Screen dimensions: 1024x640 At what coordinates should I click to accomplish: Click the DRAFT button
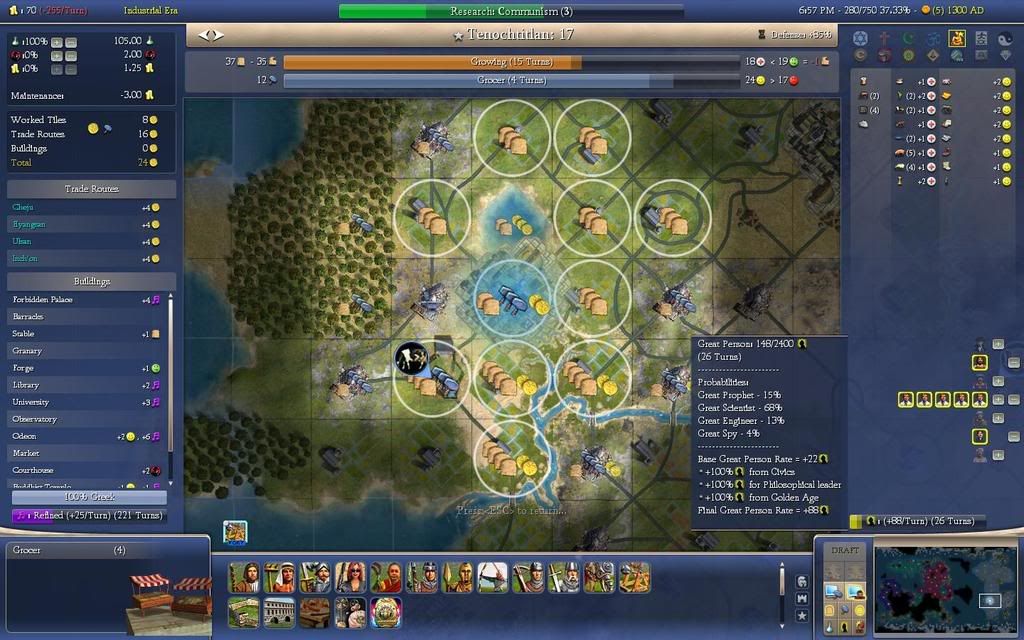pyautogui.click(x=845, y=551)
